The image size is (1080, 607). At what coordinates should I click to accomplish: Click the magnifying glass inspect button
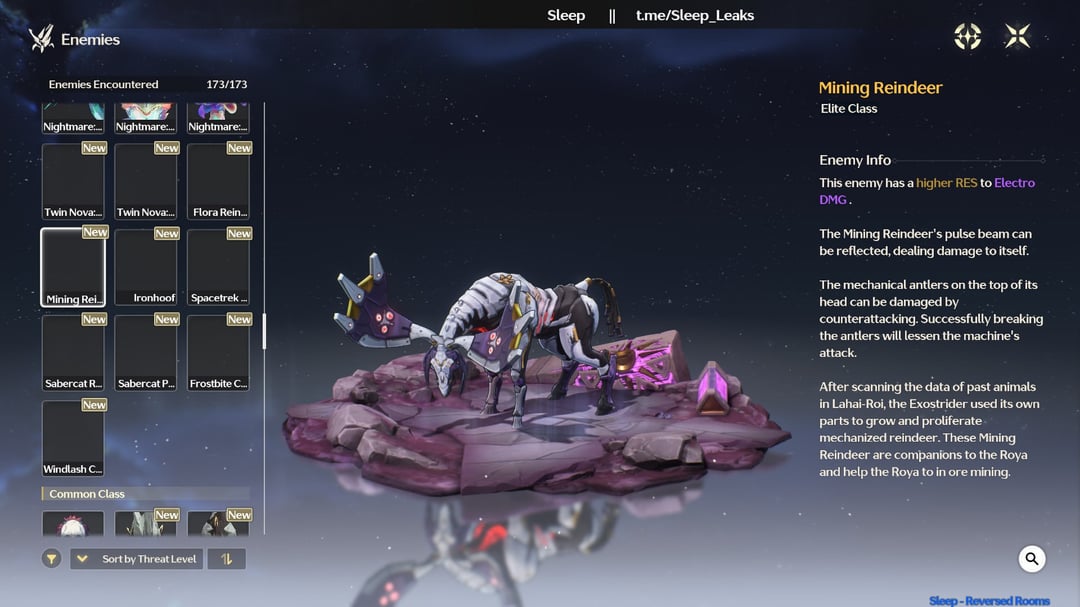click(1032, 559)
